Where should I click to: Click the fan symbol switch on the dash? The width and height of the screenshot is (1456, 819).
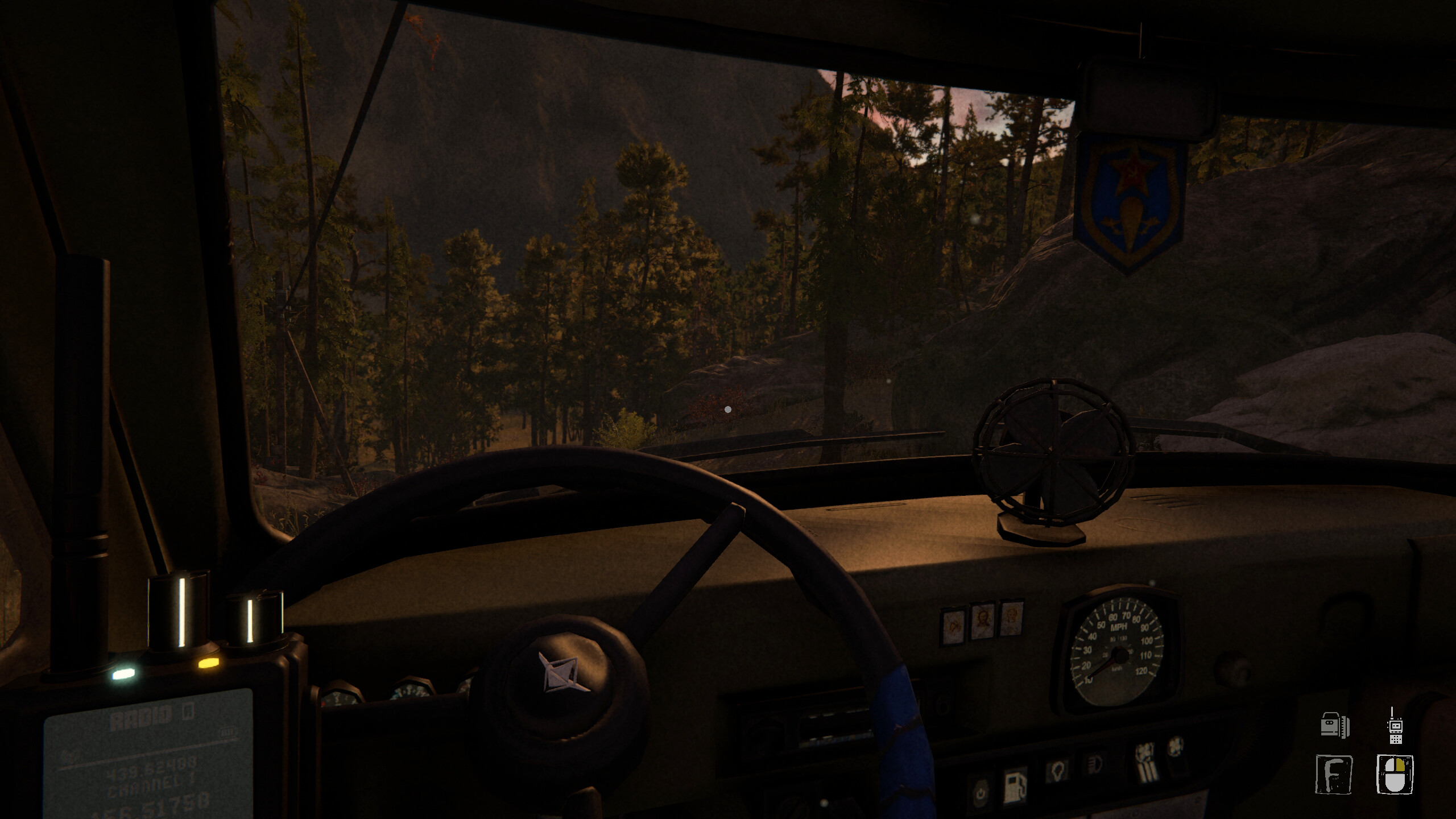1176,746
